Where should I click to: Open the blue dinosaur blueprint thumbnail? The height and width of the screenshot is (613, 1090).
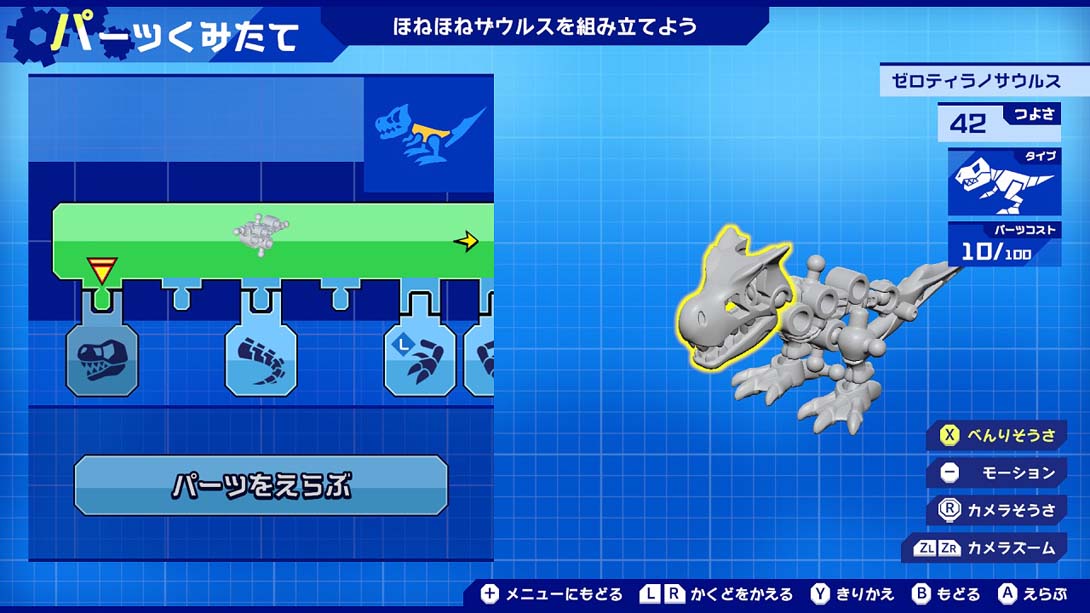point(428,137)
